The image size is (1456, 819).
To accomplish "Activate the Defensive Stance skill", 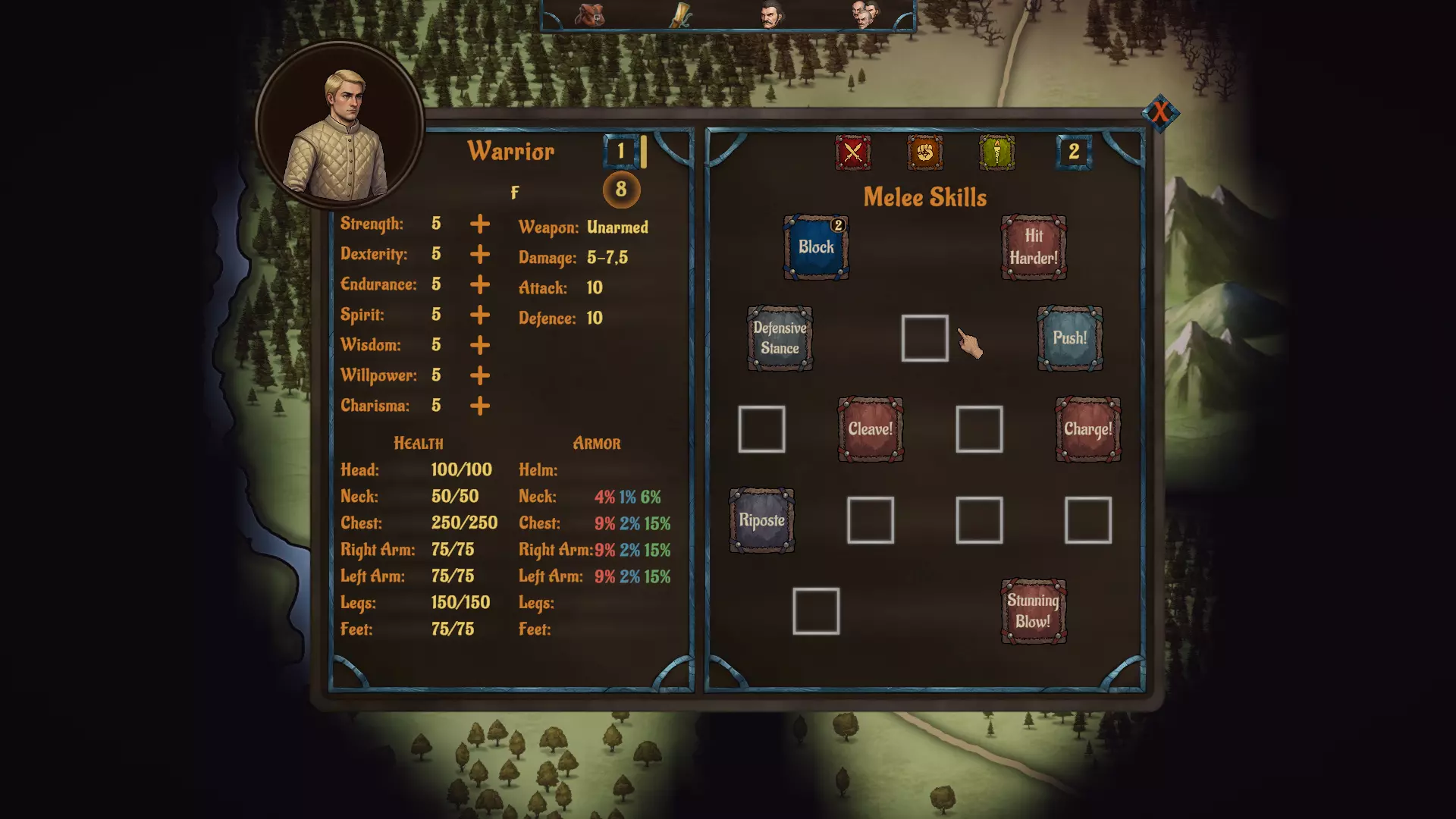I will [x=780, y=340].
